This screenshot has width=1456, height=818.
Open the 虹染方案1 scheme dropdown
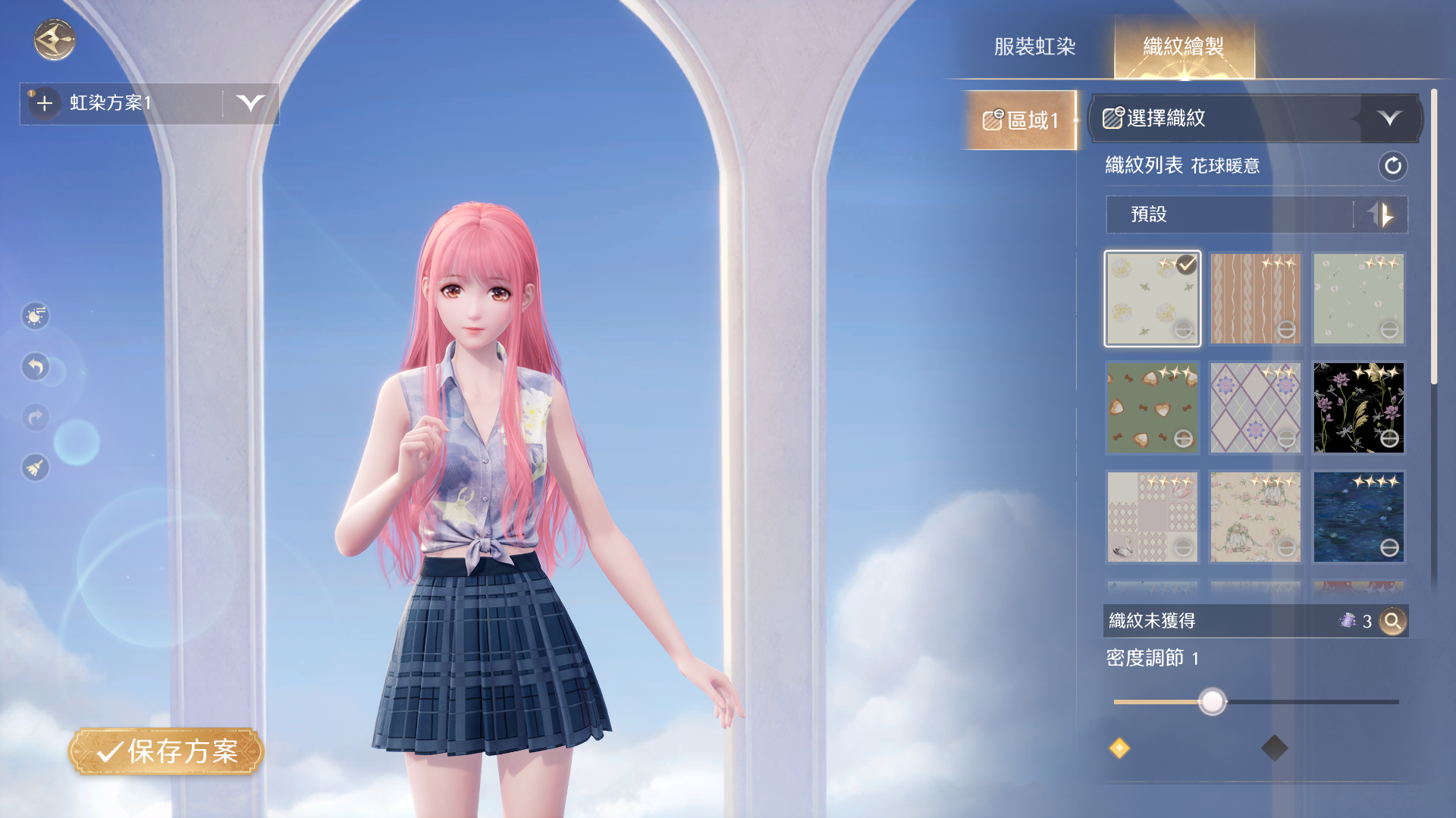tap(249, 103)
